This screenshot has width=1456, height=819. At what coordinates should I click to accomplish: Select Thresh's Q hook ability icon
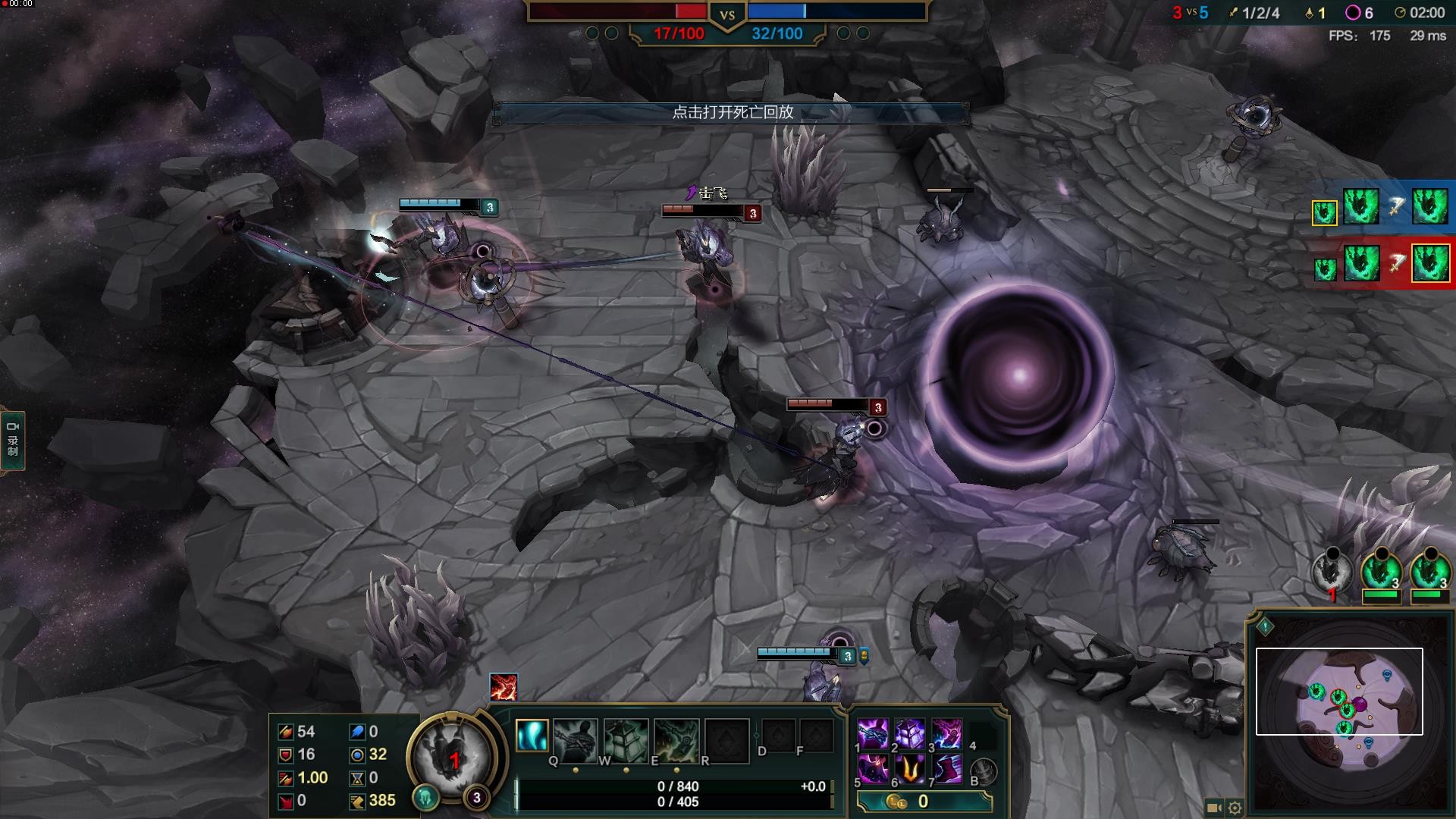(x=575, y=739)
